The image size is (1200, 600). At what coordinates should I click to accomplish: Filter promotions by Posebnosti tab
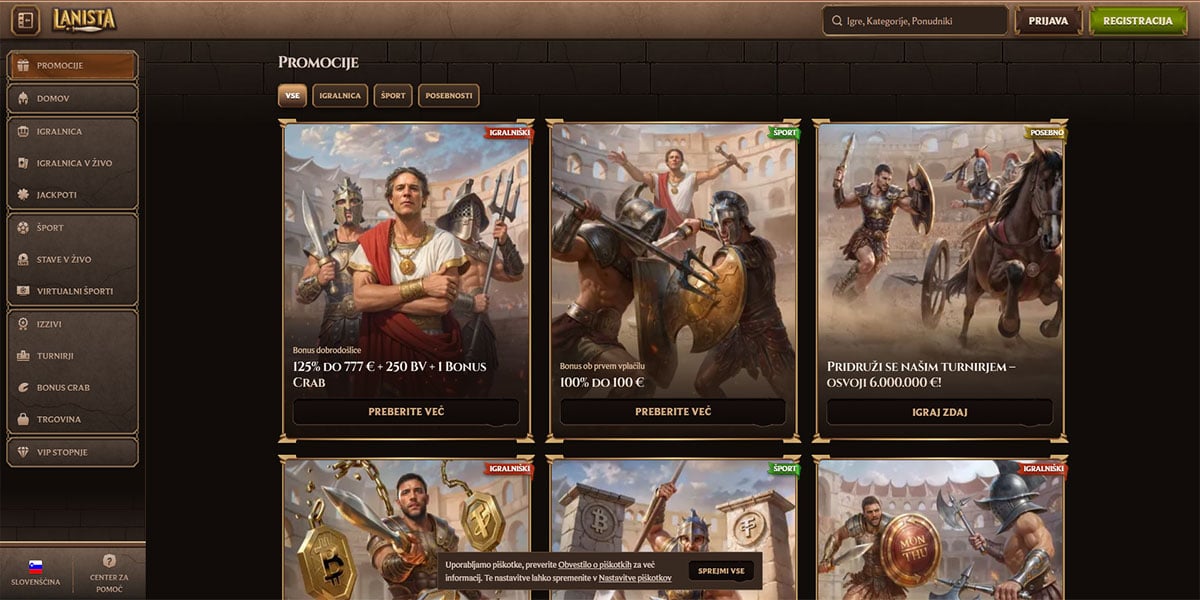(449, 96)
